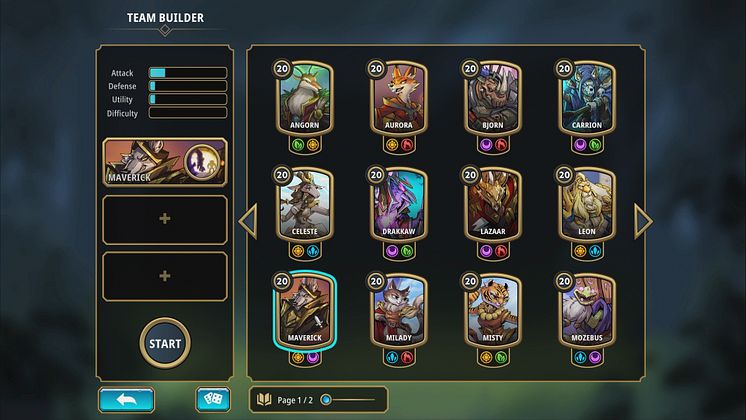Remove Maverick from the team slot
This screenshot has height=420, width=746.
(165, 162)
